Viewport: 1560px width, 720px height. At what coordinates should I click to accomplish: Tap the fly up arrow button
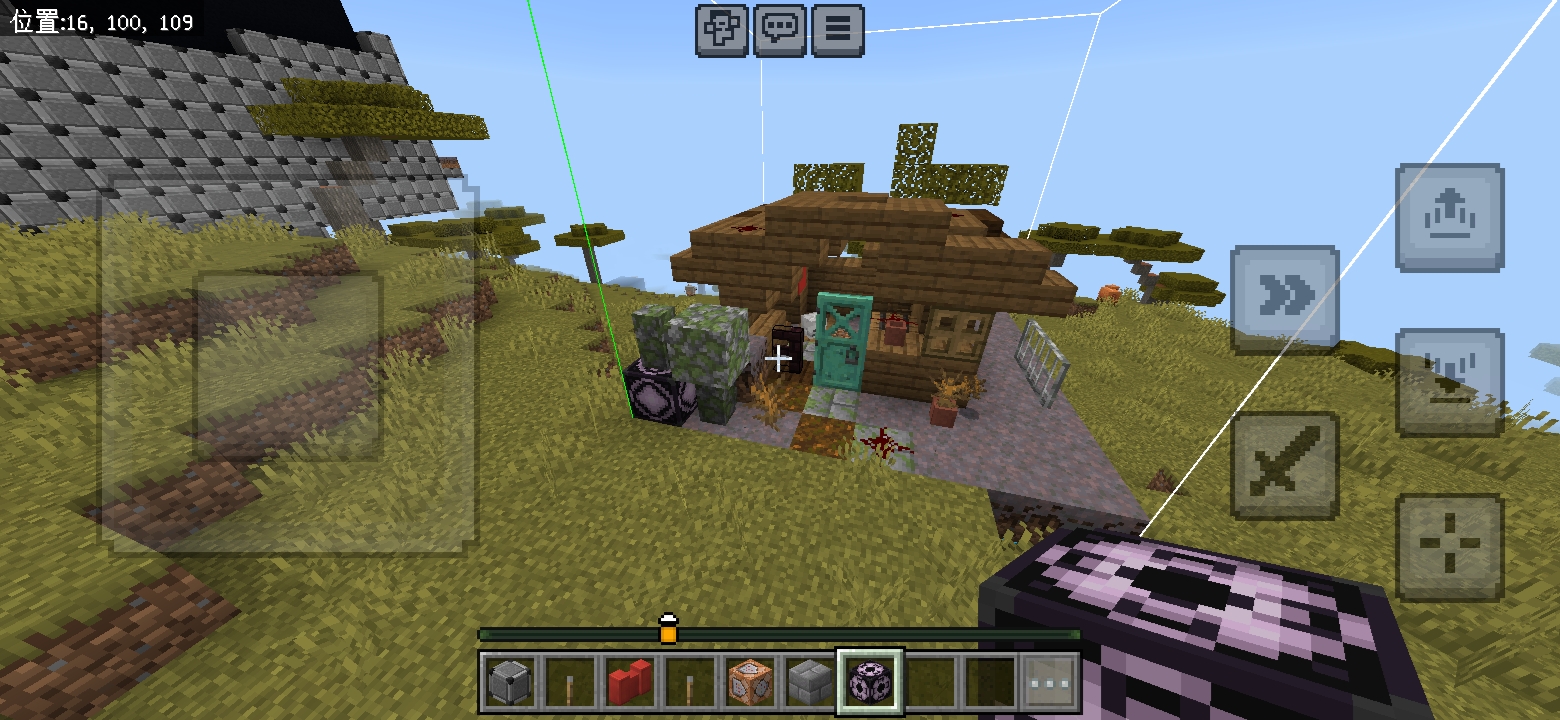1449,218
